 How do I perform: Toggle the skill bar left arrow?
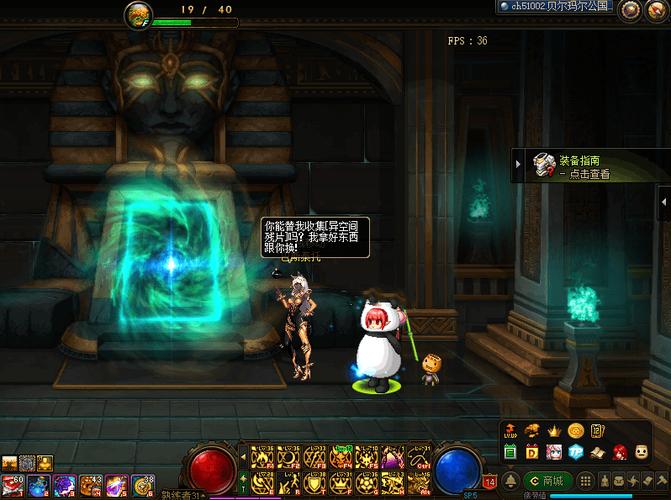tap(241, 459)
